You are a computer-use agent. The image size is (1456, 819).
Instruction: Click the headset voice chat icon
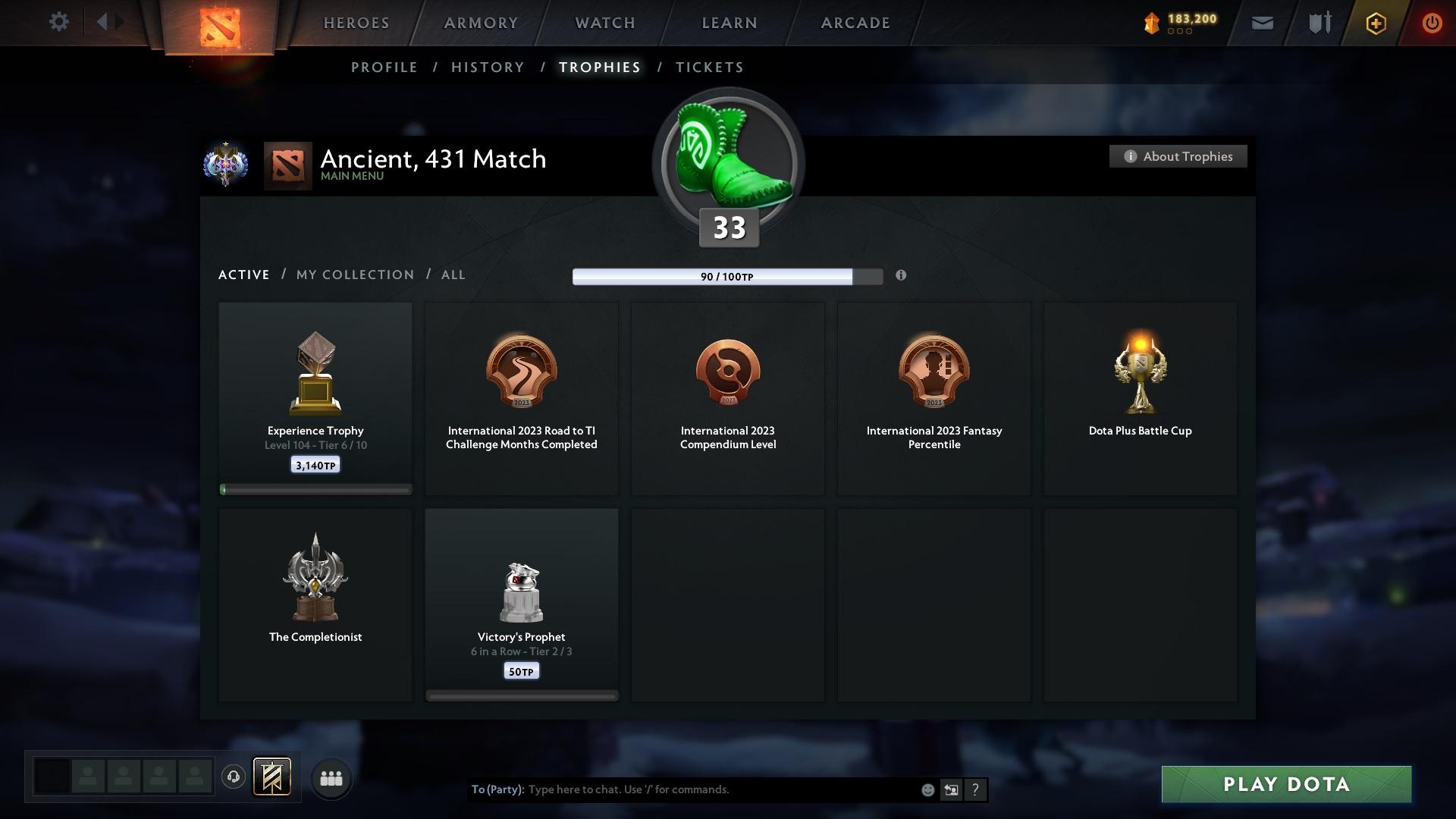234,777
